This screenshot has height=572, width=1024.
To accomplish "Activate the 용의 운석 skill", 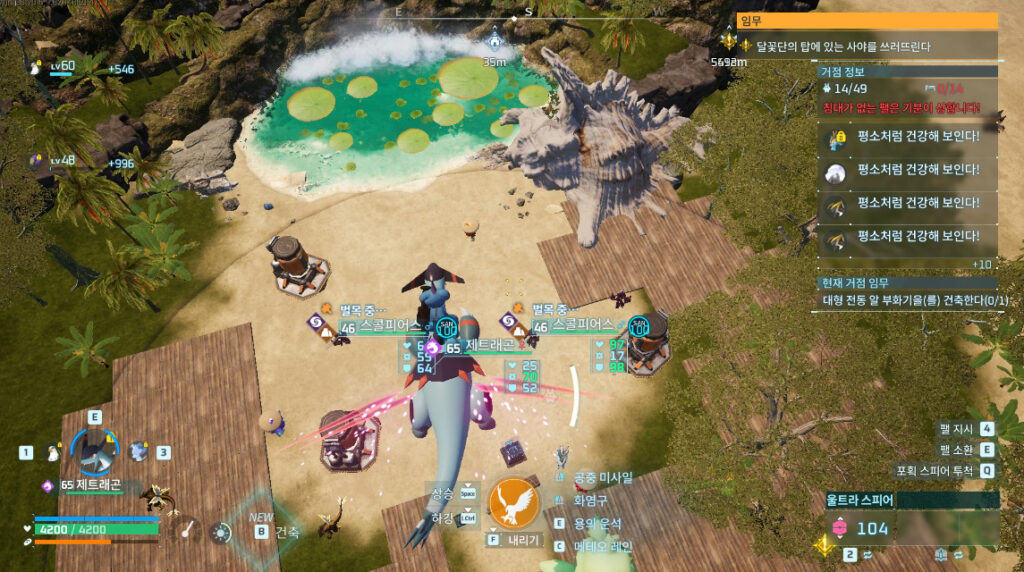I will [x=597, y=523].
